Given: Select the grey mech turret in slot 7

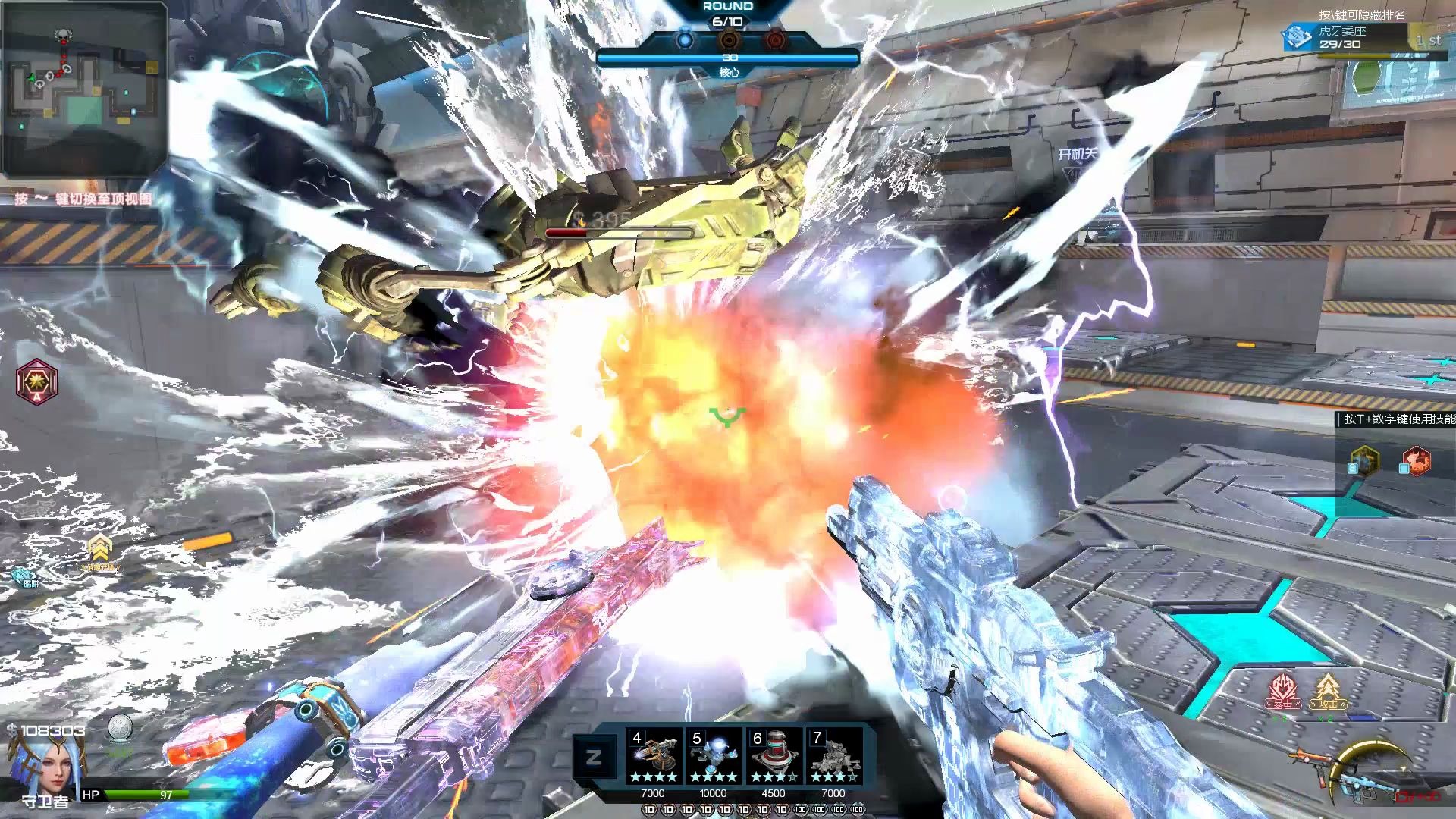Looking at the screenshot, I should pyautogui.click(x=834, y=757).
